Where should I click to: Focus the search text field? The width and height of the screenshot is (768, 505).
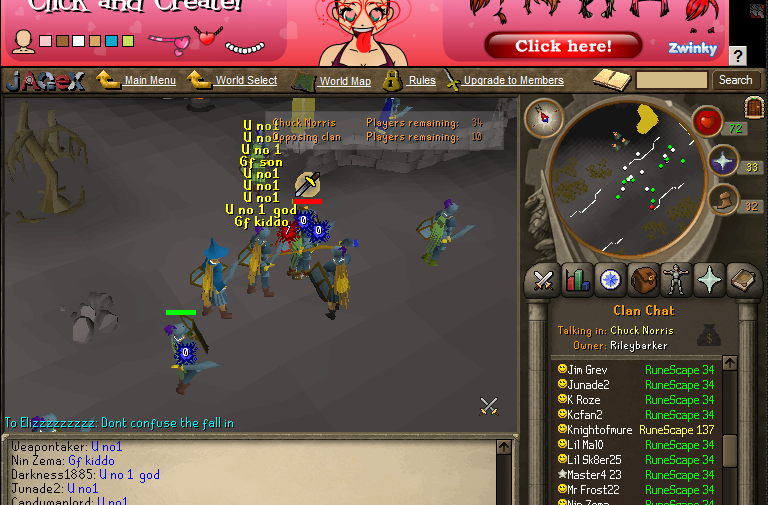tap(671, 80)
